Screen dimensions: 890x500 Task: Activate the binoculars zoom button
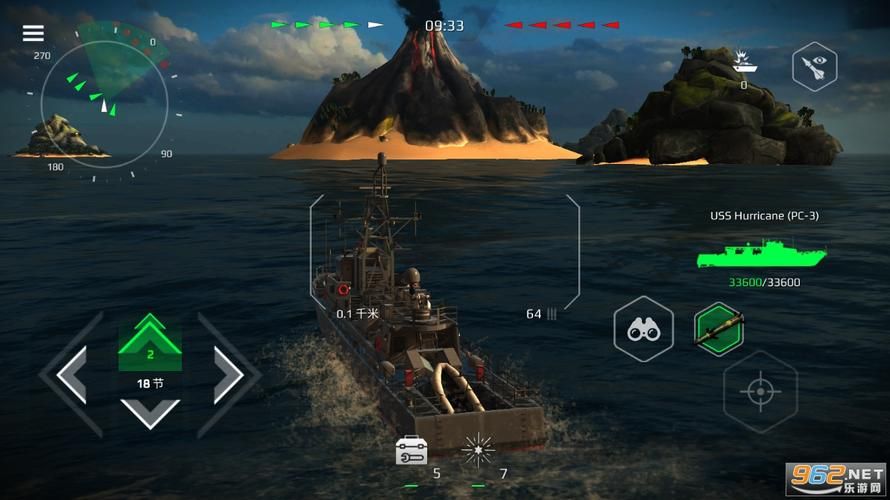point(643,329)
